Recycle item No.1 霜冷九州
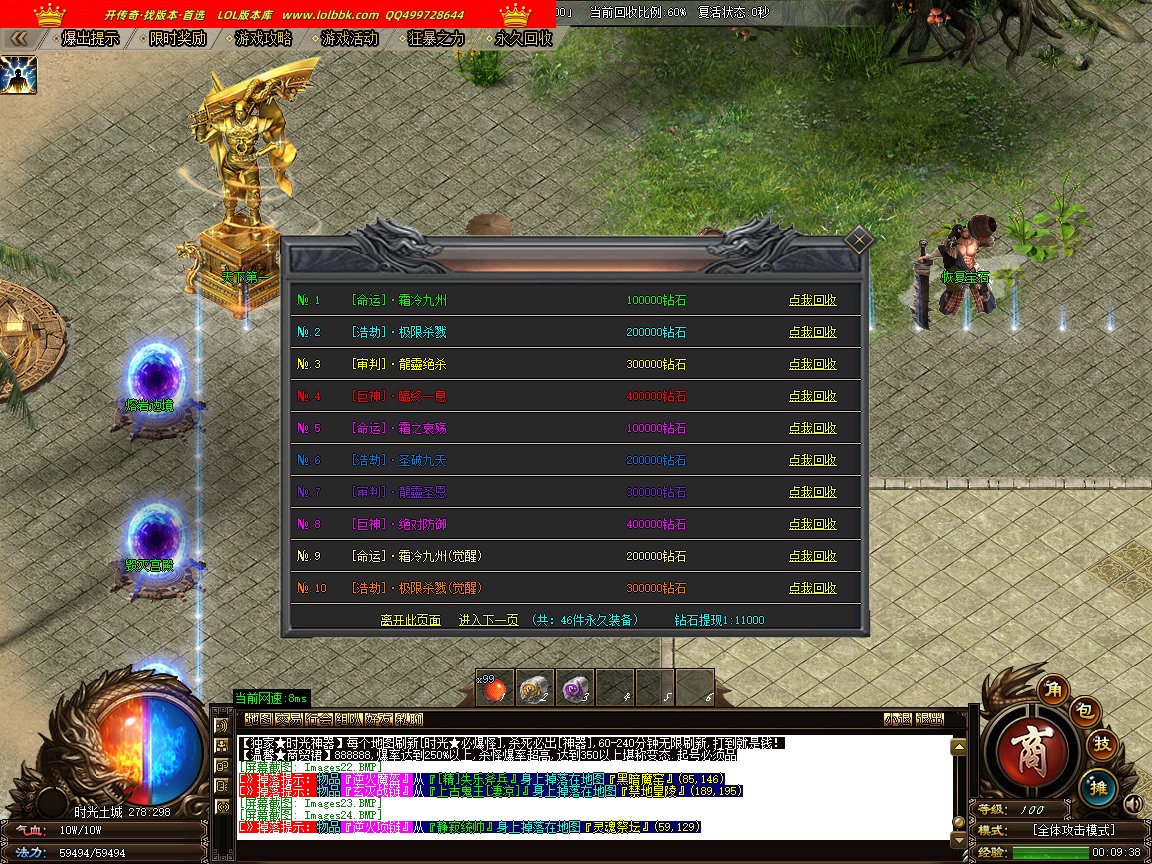The width and height of the screenshot is (1152, 864). (x=812, y=300)
